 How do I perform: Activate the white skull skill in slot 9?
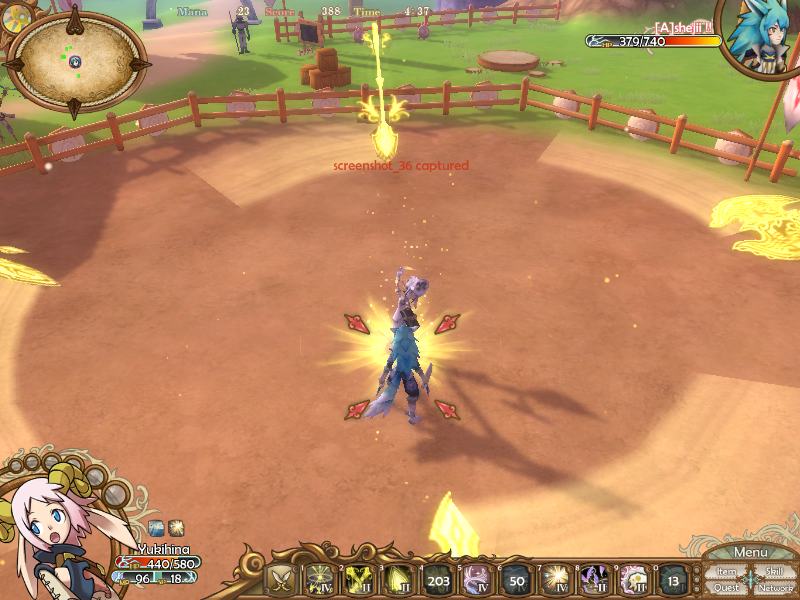(x=633, y=580)
